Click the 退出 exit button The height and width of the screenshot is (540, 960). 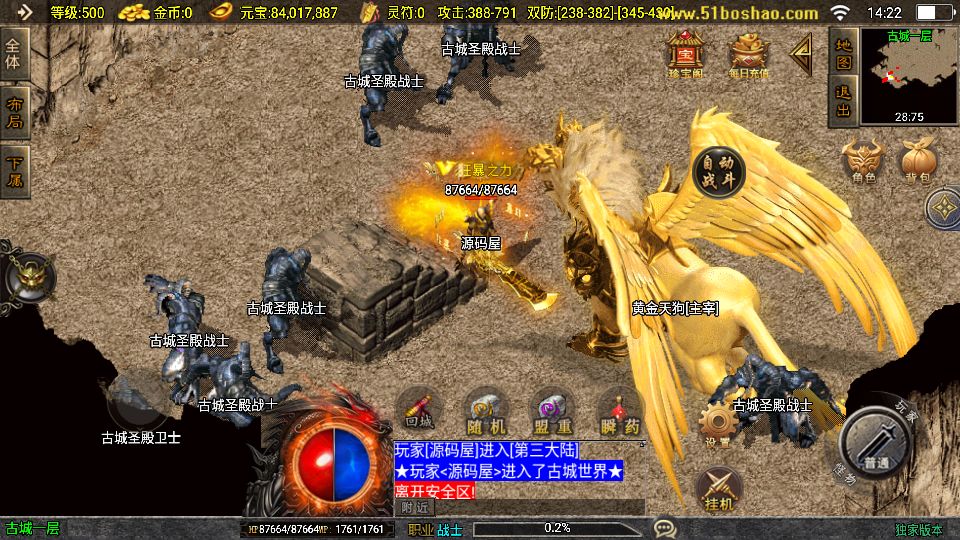(843, 102)
